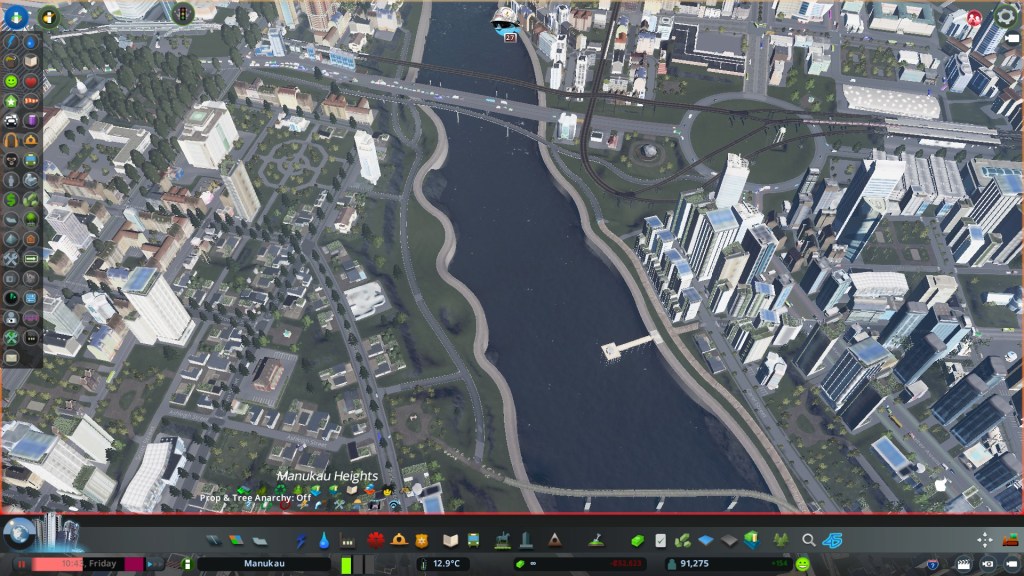
Task: Open the Roads build menu
Action: 213,540
